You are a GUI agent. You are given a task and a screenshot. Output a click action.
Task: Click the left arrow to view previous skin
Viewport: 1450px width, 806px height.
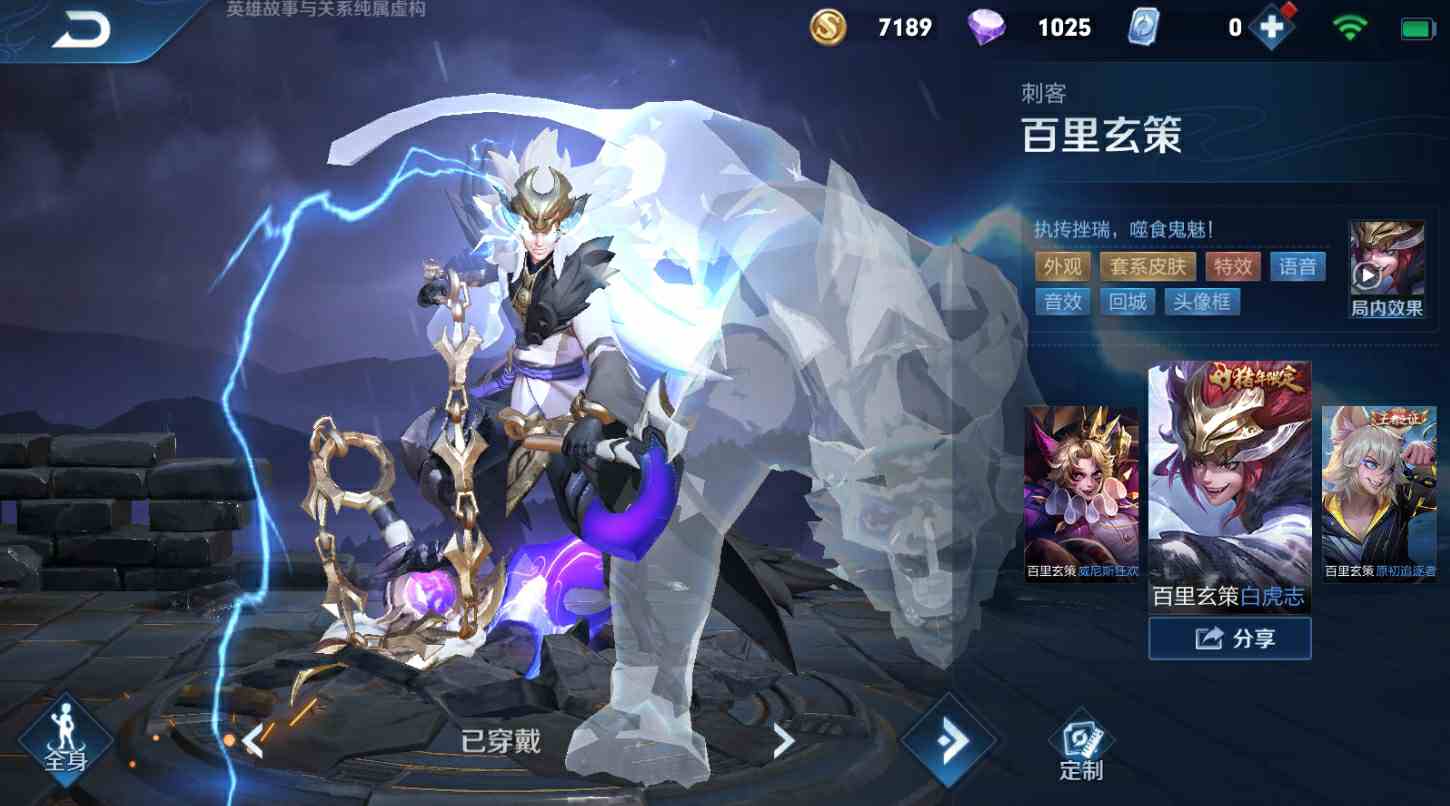254,740
